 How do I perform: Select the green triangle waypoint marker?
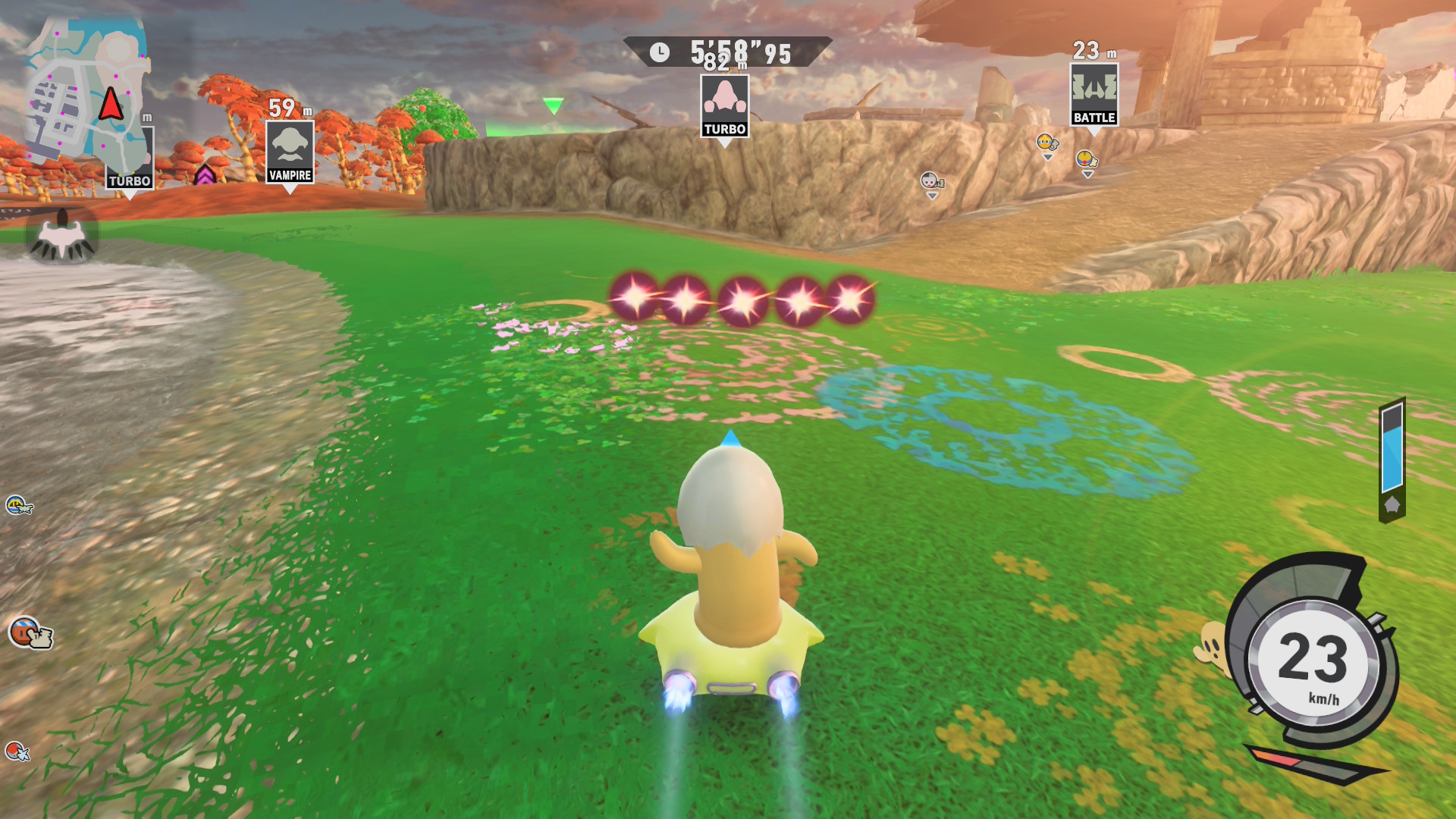pyautogui.click(x=554, y=105)
